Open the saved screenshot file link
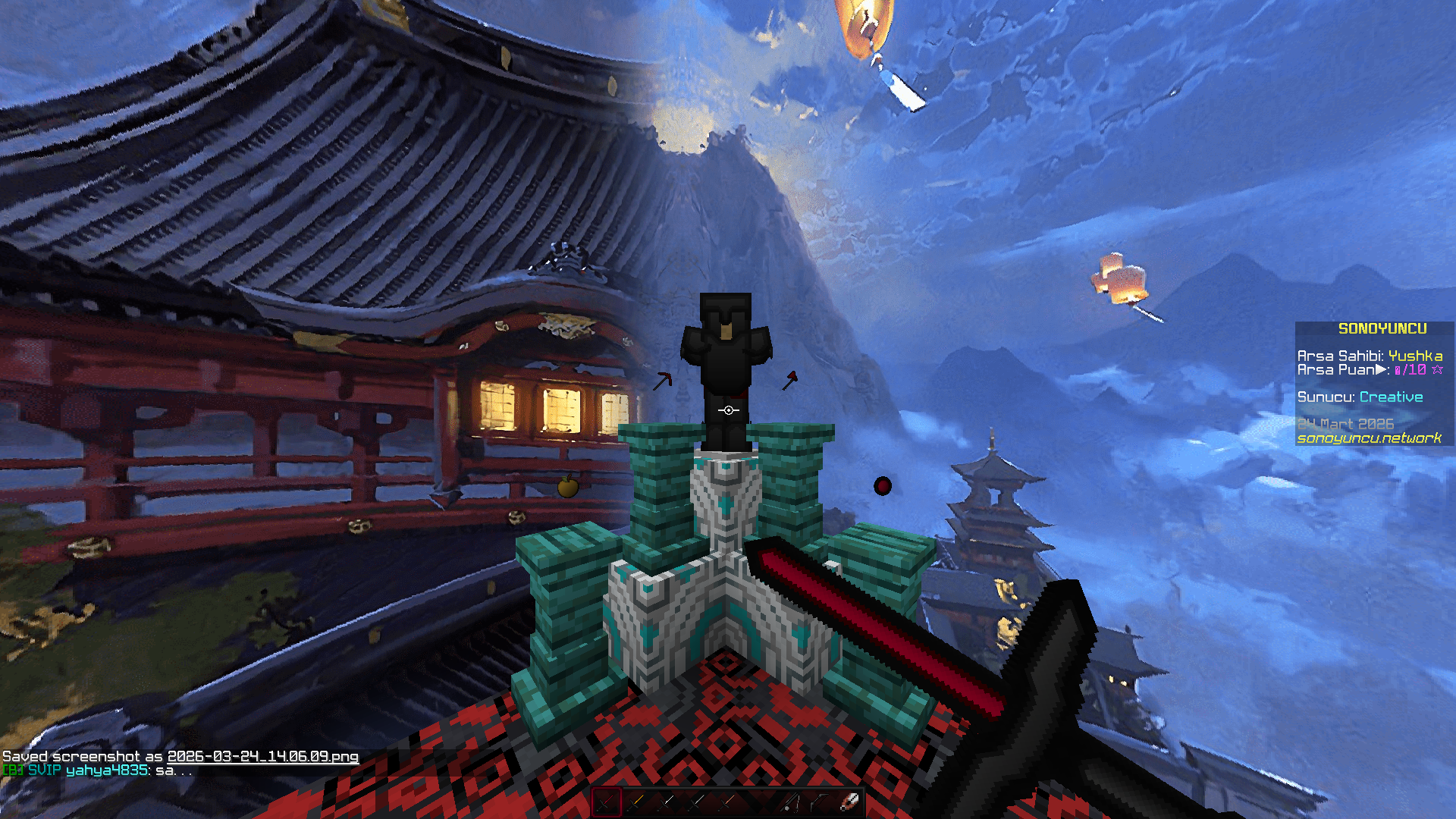The width and height of the screenshot is (1456, 819). coord(262,756)
